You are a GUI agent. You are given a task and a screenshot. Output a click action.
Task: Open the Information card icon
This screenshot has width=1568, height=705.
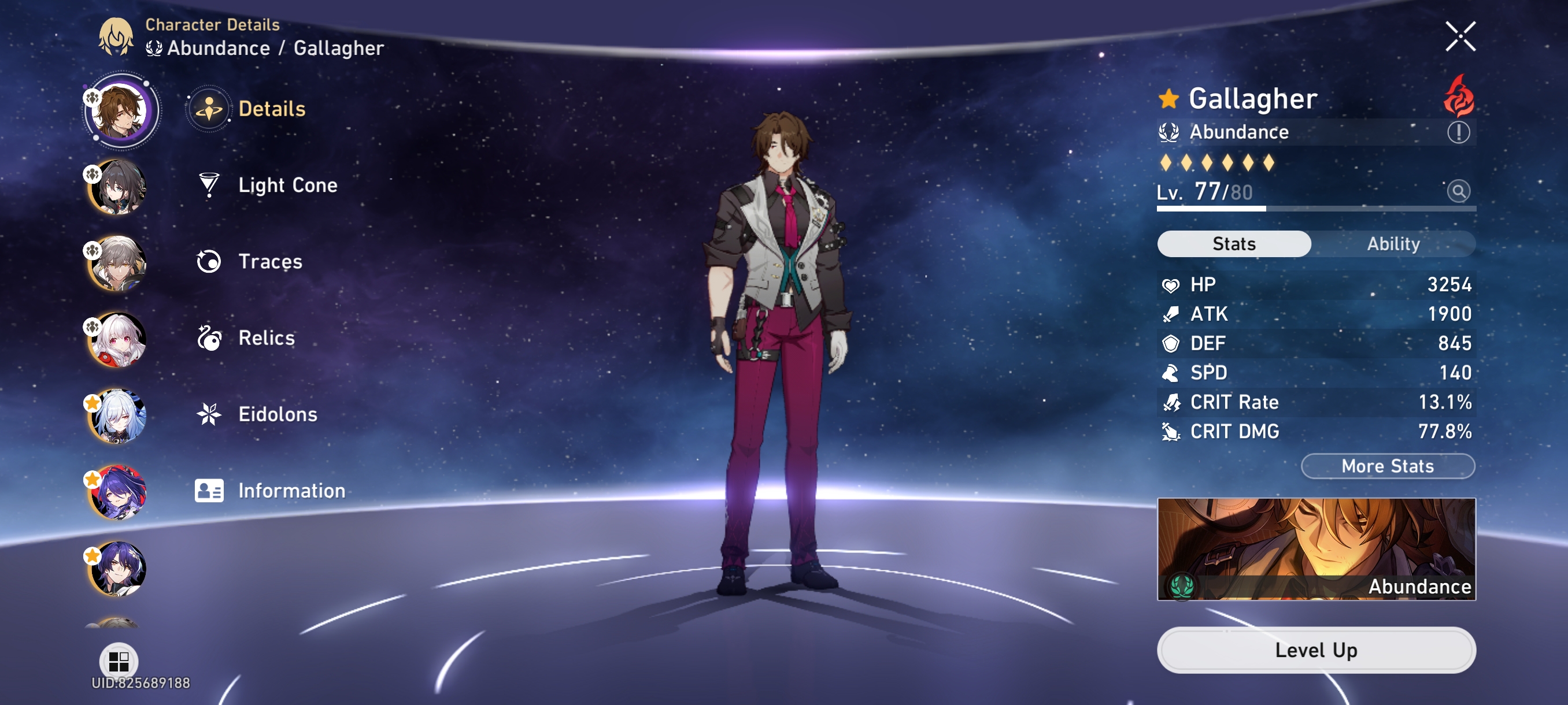[x=209, y=490]
